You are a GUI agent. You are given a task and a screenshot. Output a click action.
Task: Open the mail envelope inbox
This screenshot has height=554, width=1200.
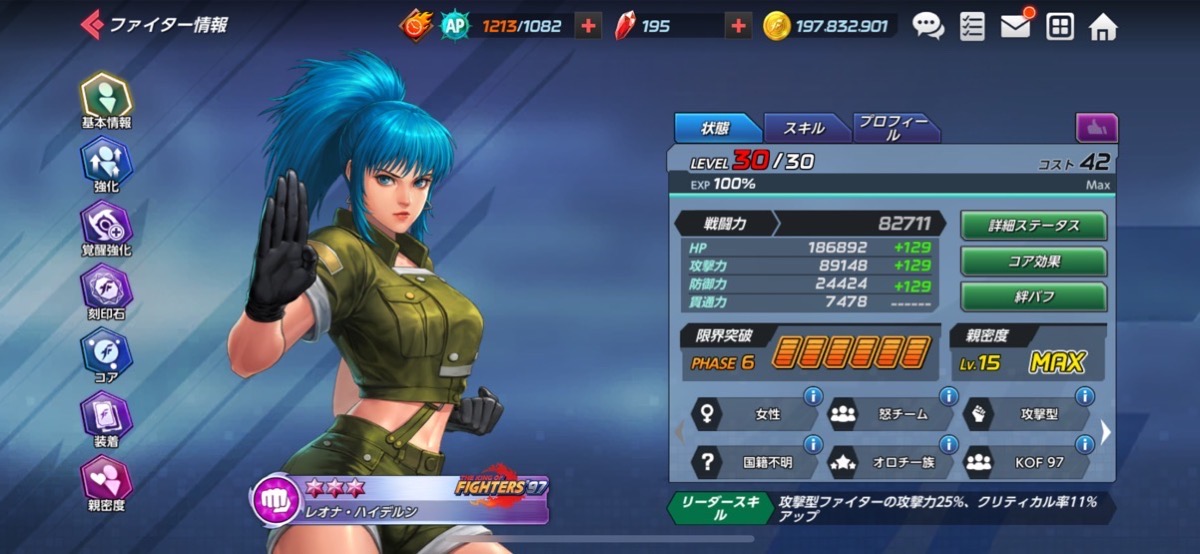[1015, 27]
